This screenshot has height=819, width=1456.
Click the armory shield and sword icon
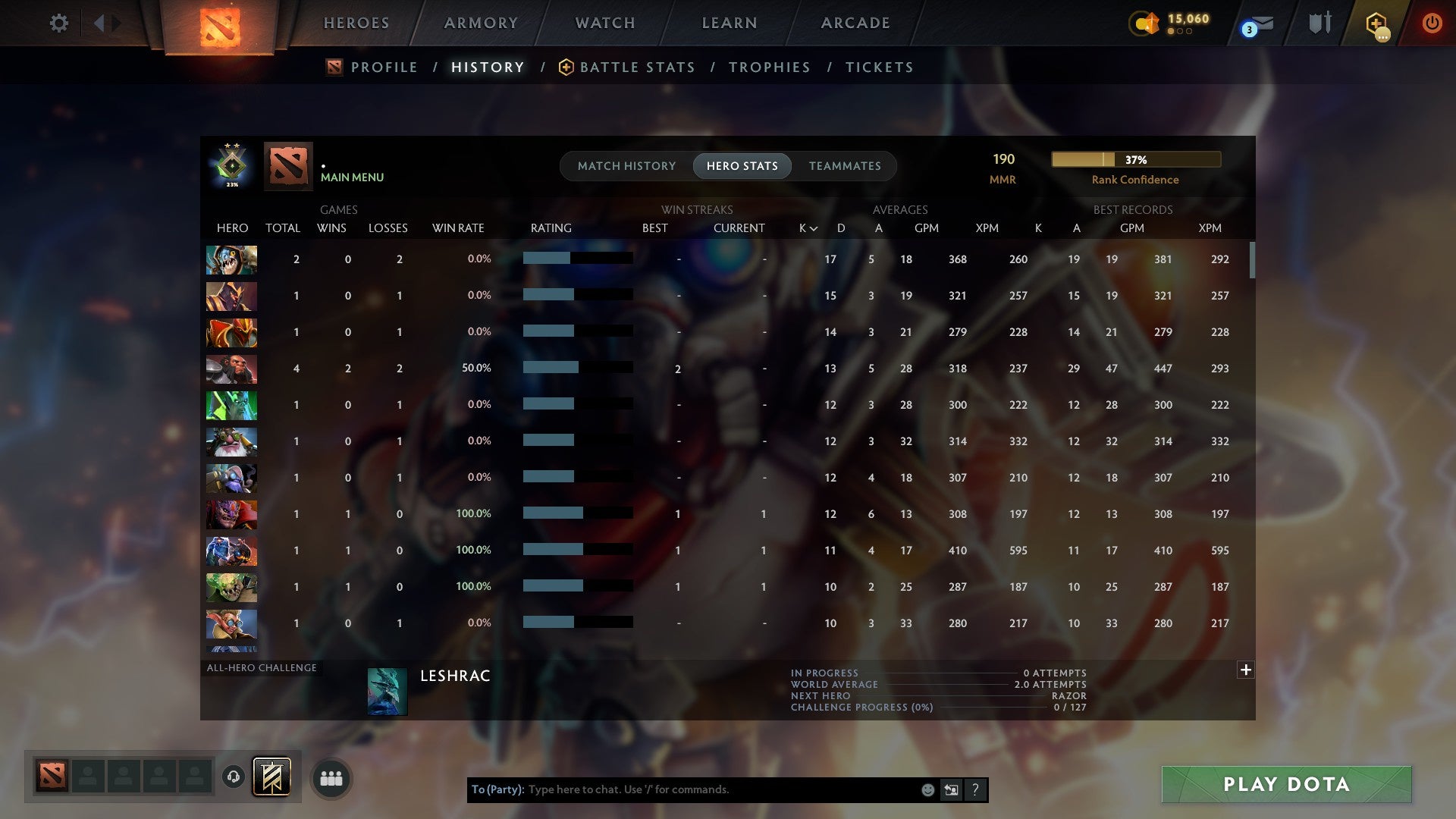click(1319, 23)
